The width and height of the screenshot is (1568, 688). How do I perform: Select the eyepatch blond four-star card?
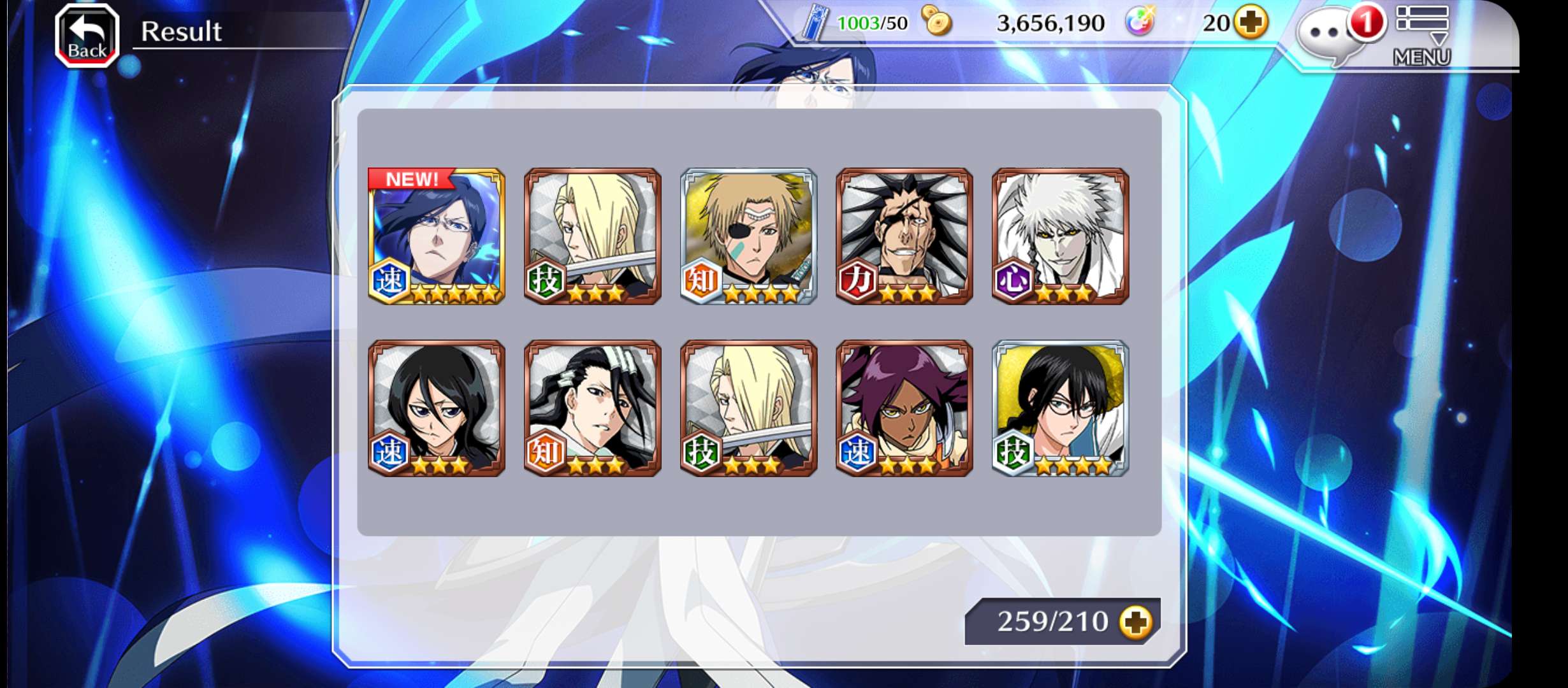748,236
